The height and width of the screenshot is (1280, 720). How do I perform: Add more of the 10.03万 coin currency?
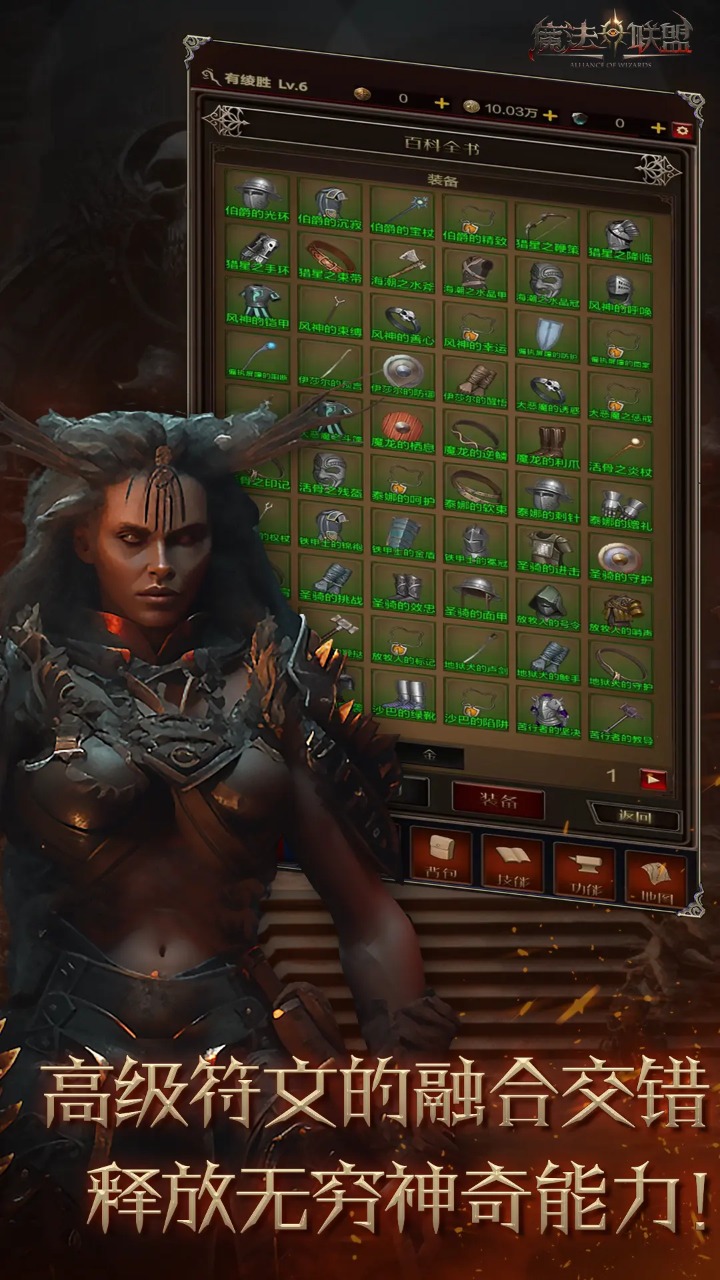(549, 115)
